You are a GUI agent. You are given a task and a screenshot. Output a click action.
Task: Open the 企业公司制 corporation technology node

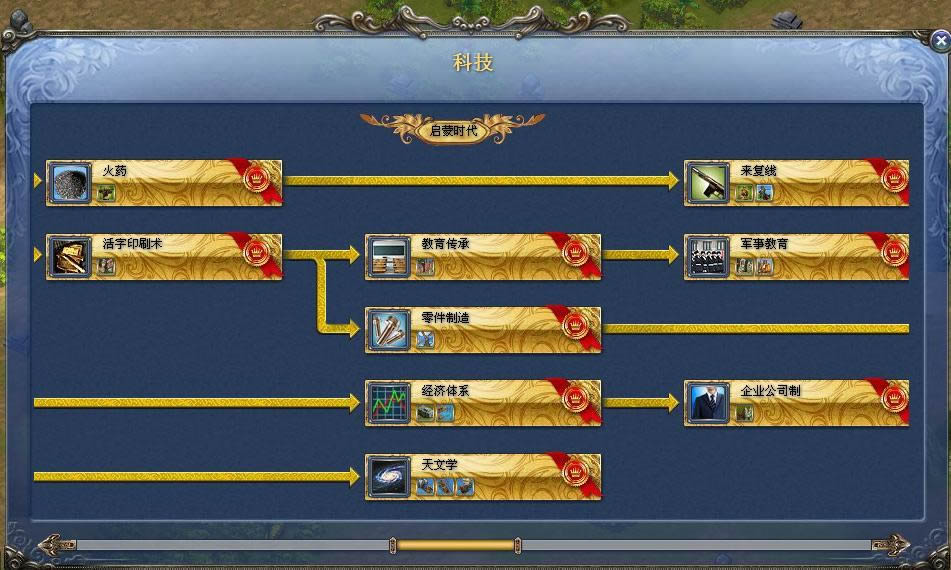point(796,402)
